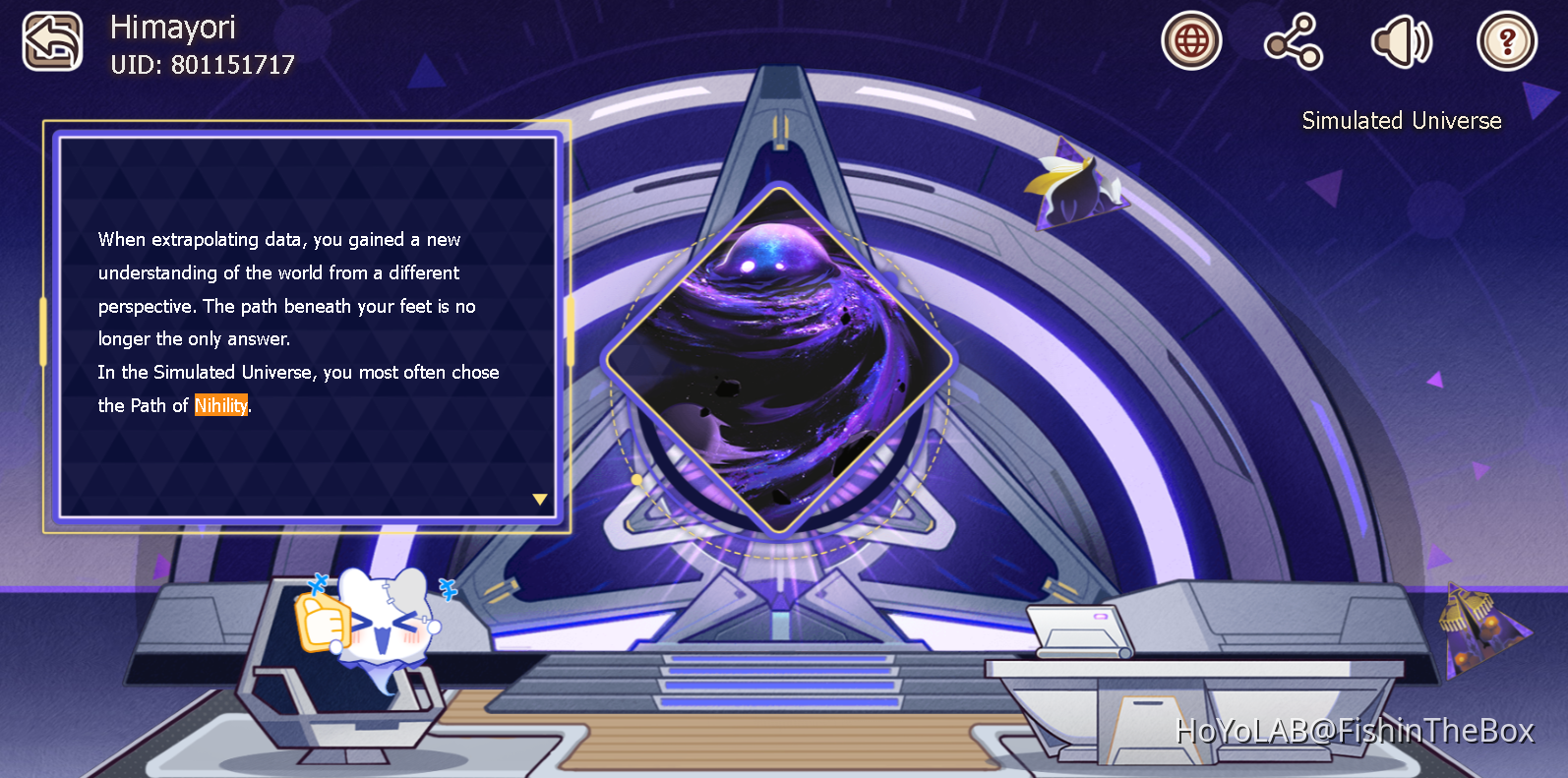Viewport: 1568px width, 778px height.
Task: Select the Nihility portal emblem
Action: click(780, 356)
